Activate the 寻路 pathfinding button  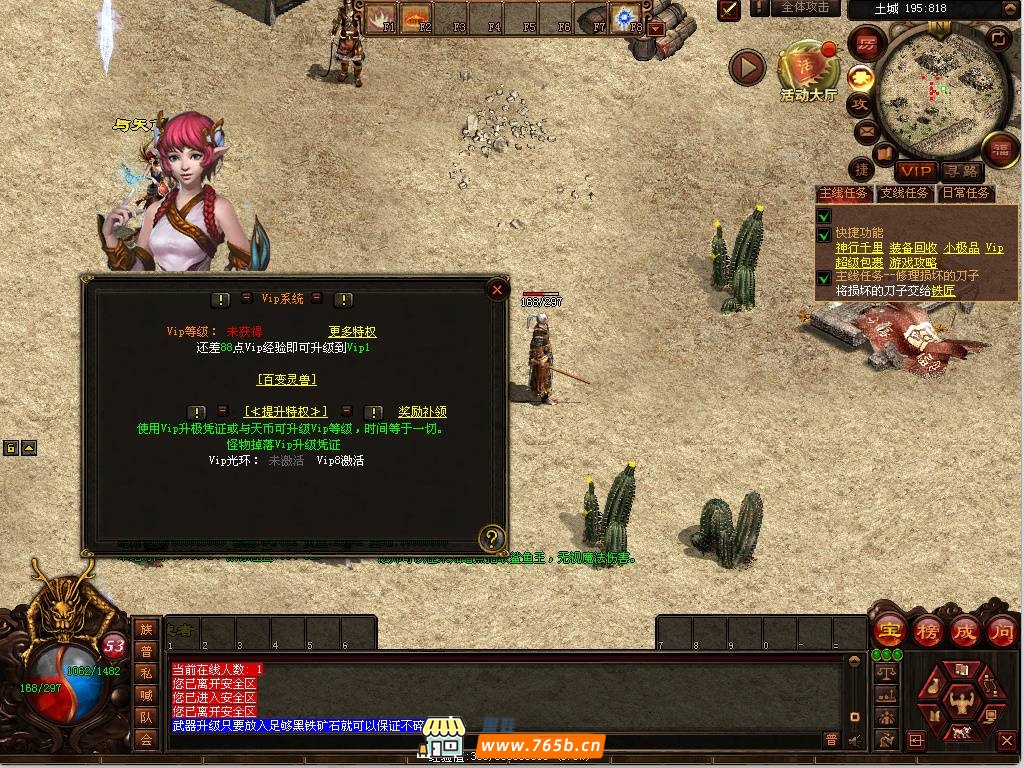point(961,171)
